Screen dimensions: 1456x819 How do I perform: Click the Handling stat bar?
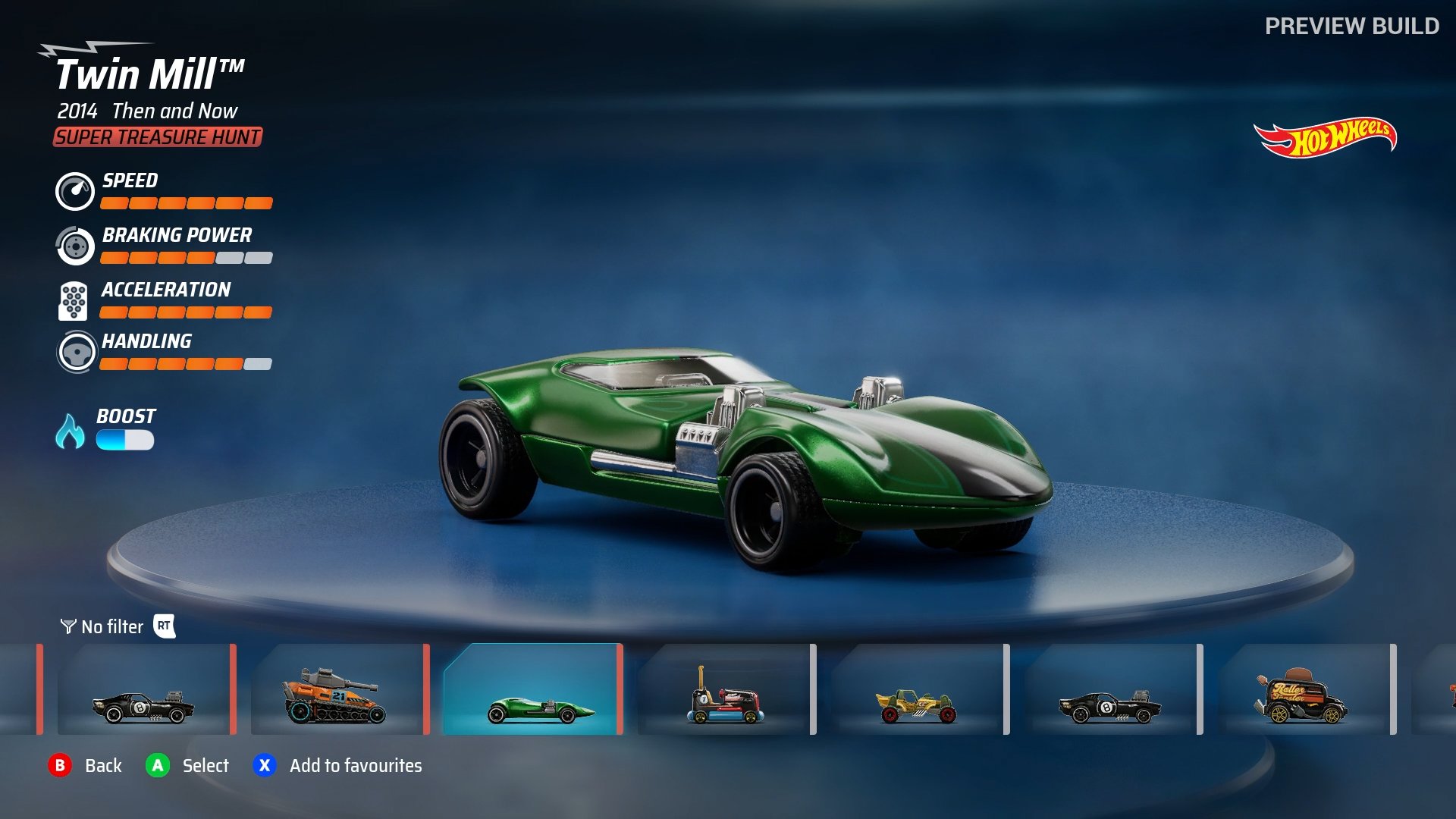pos(186,363)
